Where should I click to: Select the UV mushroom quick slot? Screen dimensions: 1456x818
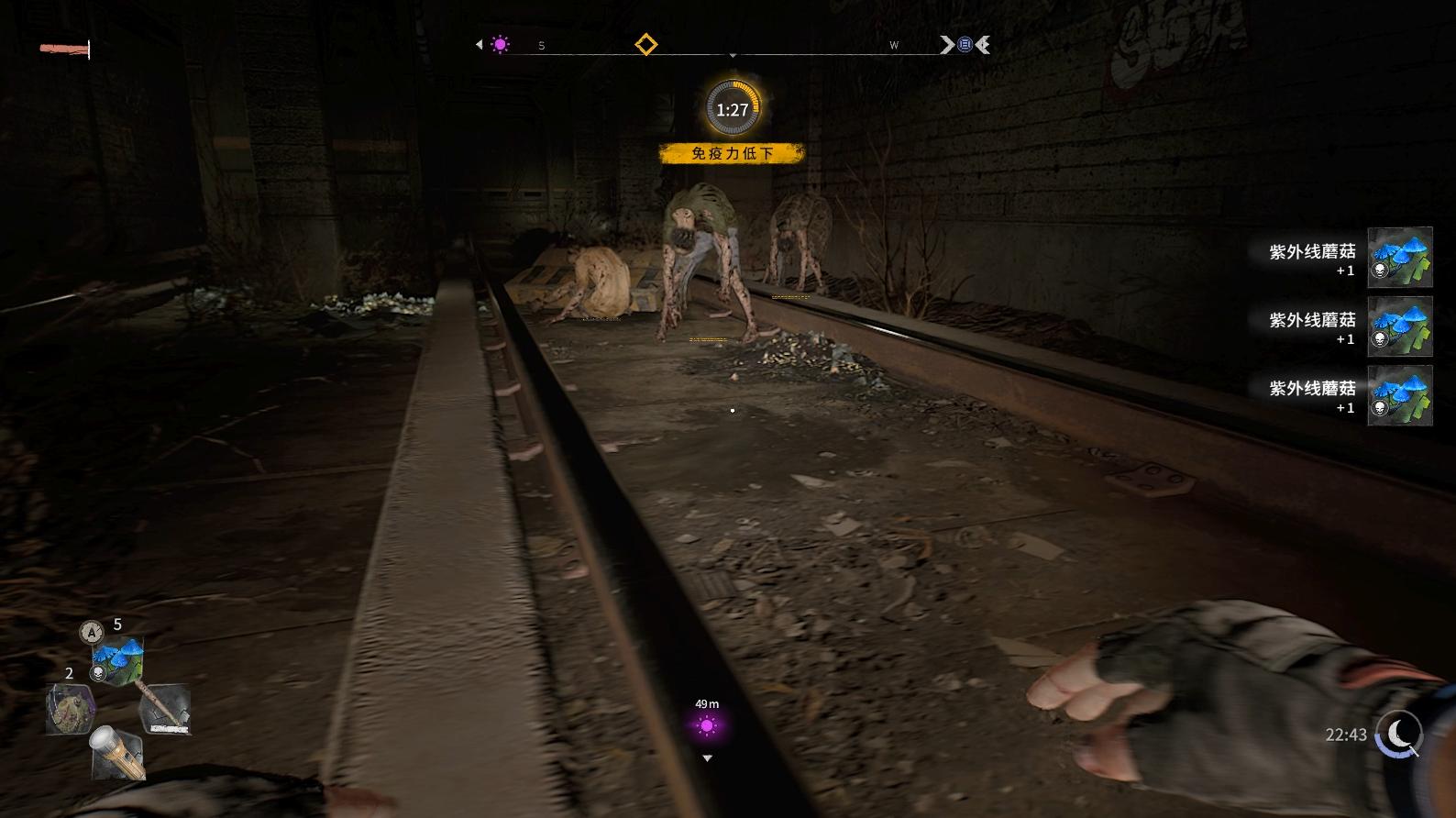[x=118, y=660]
